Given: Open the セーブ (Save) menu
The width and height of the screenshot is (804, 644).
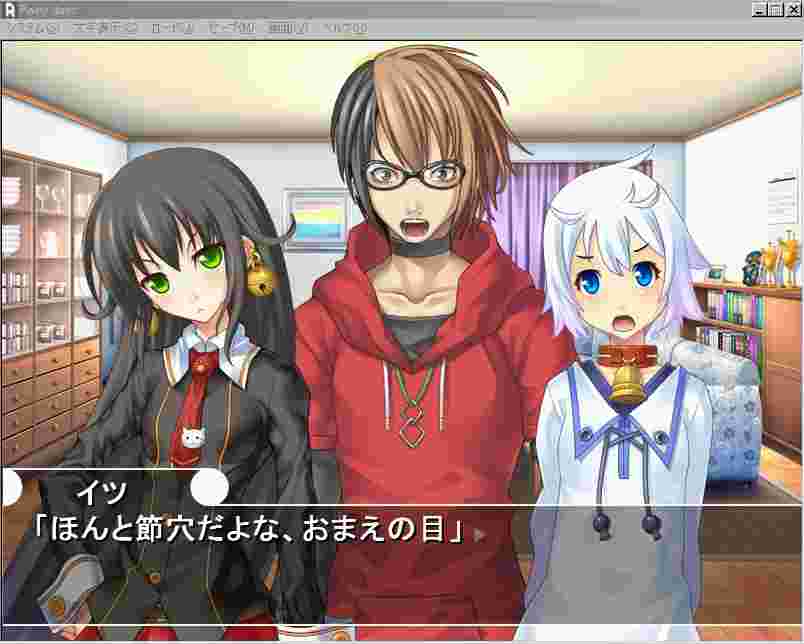Looking at the screenshot, I should (232, 28).
